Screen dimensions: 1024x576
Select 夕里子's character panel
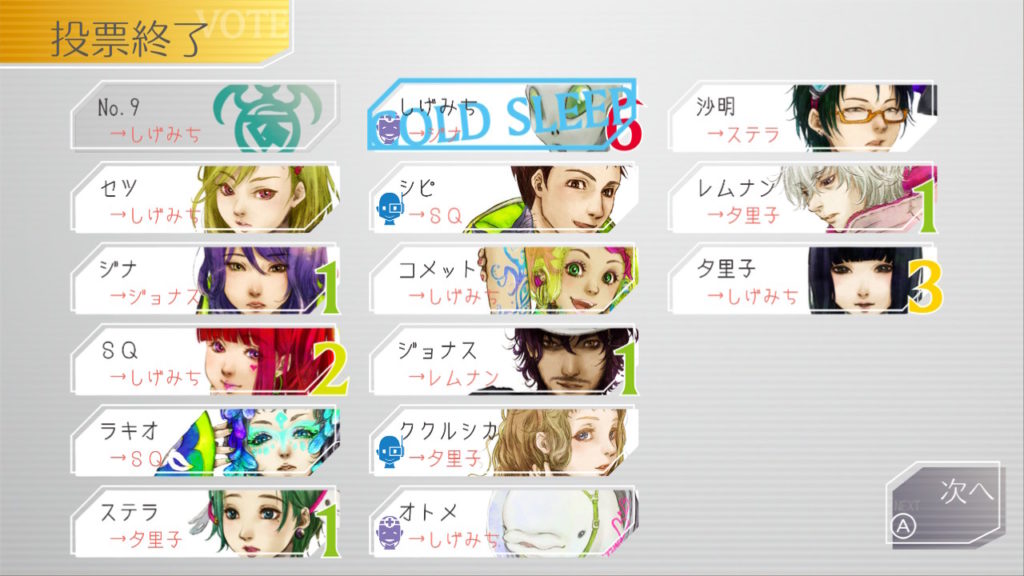[x=815, y=279]
